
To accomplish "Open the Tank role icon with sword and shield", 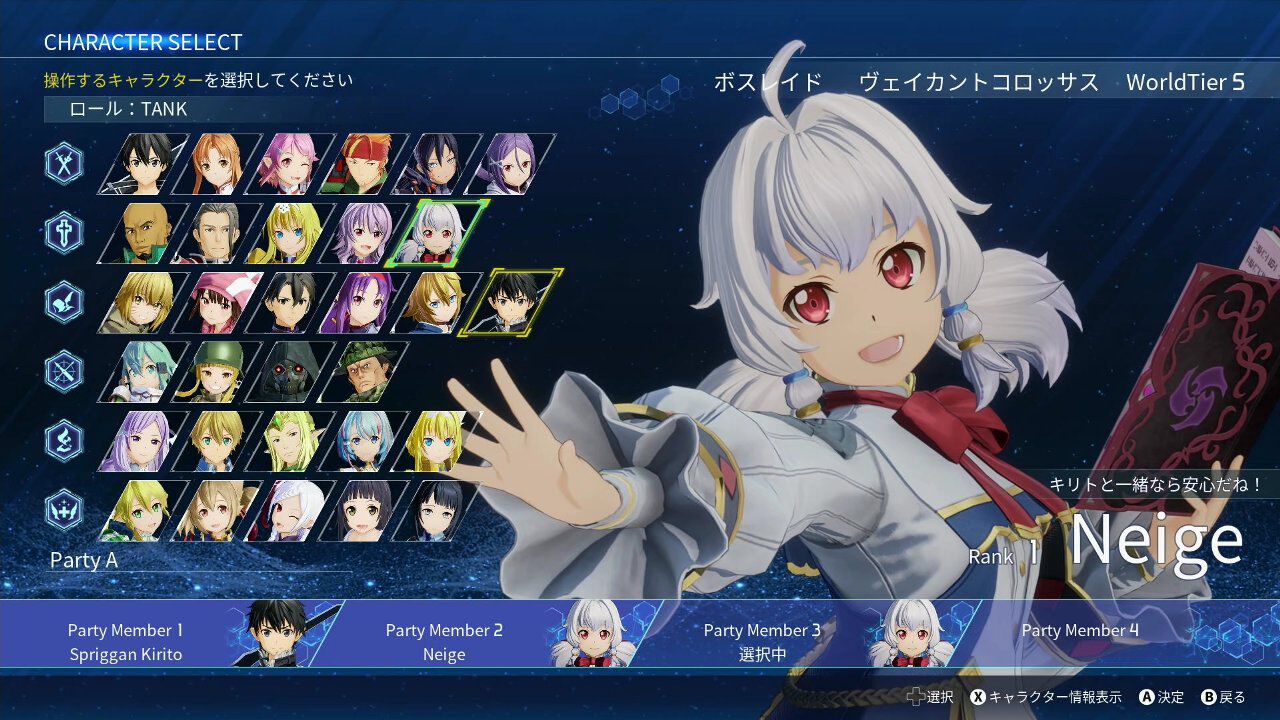I will tap(62, 230).
